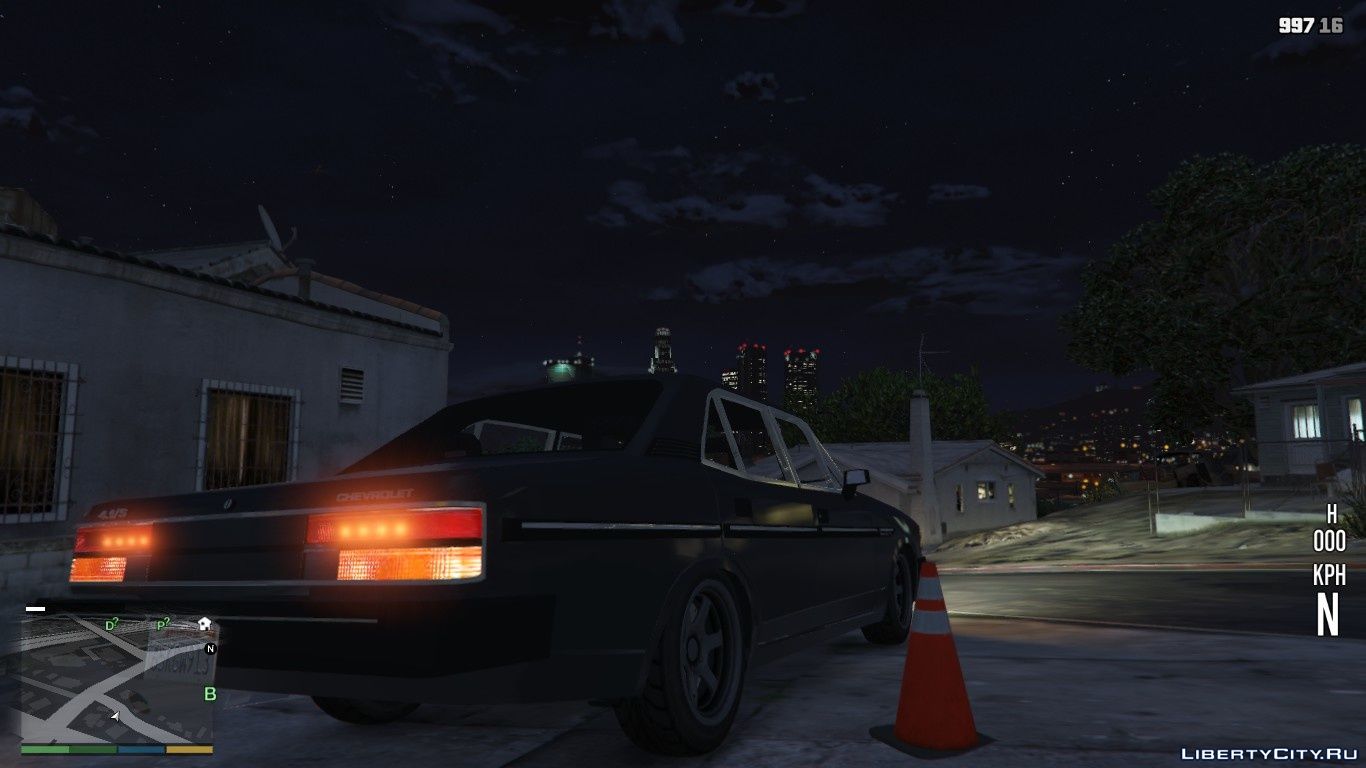Click the P? mission marker on the minimap
Viewport: 1366px width, 768px height.
(x=162, y=625)
